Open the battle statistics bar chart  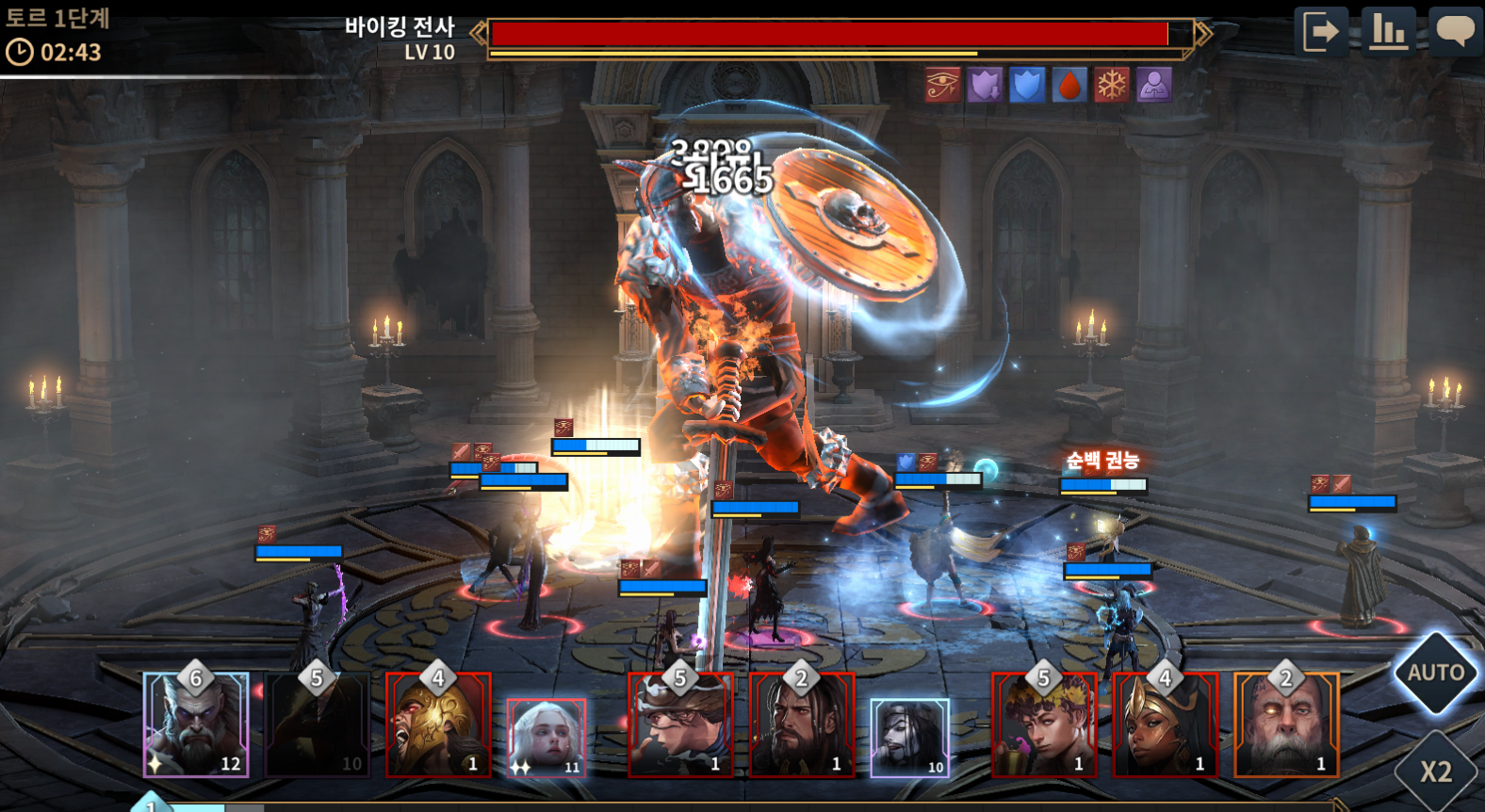[x=1388, y=32]
